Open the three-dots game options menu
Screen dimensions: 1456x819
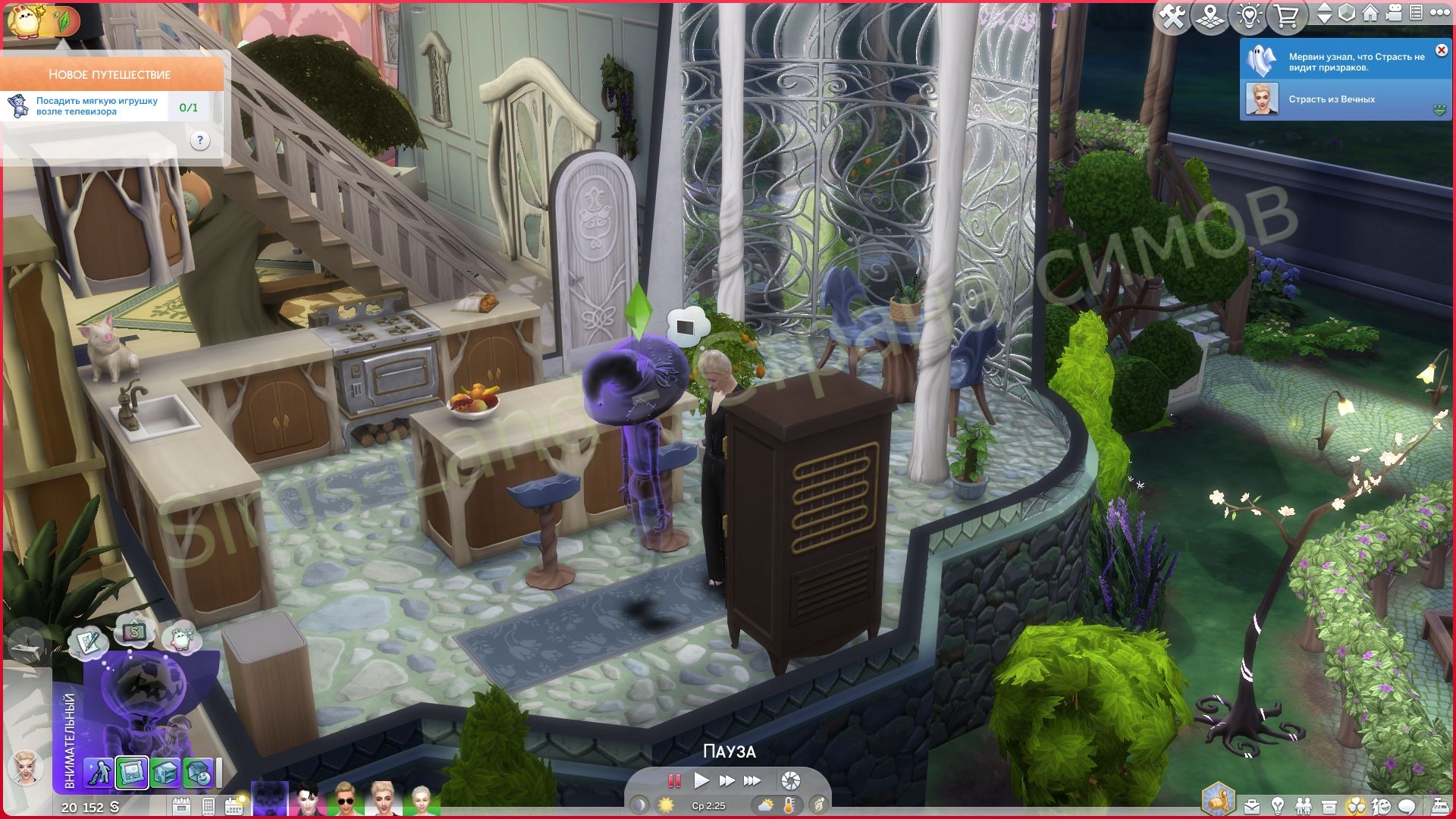coord(1438,14)
